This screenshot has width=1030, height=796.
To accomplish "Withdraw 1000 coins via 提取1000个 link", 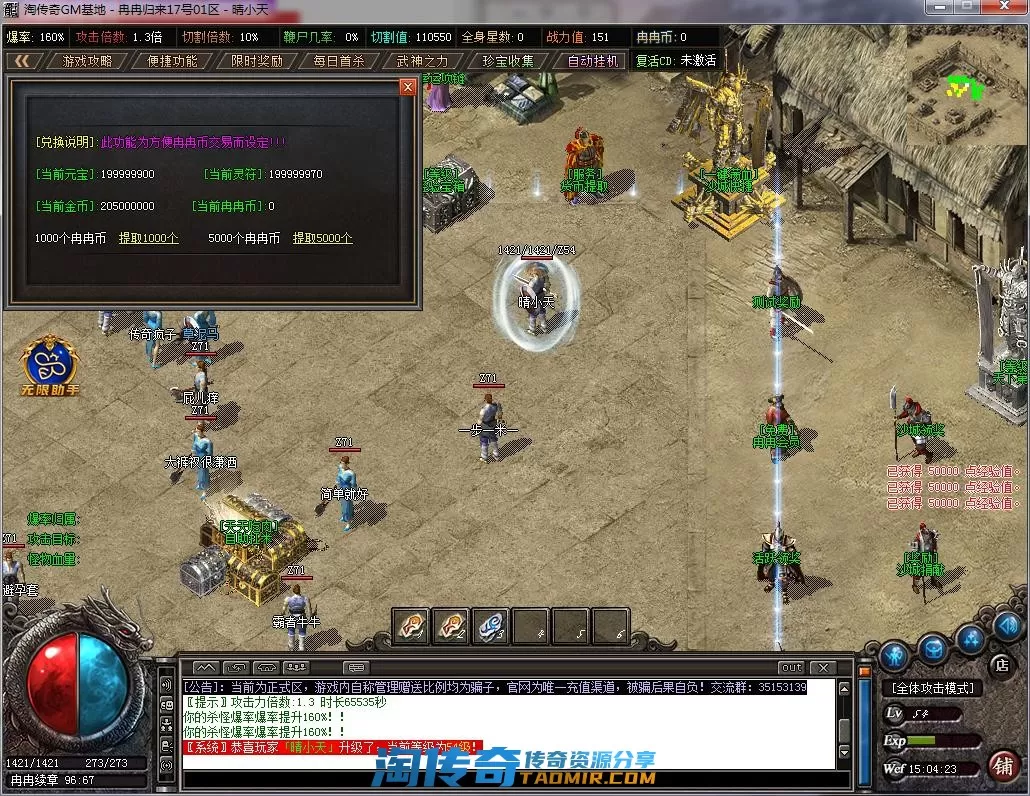I will point(149,238).
